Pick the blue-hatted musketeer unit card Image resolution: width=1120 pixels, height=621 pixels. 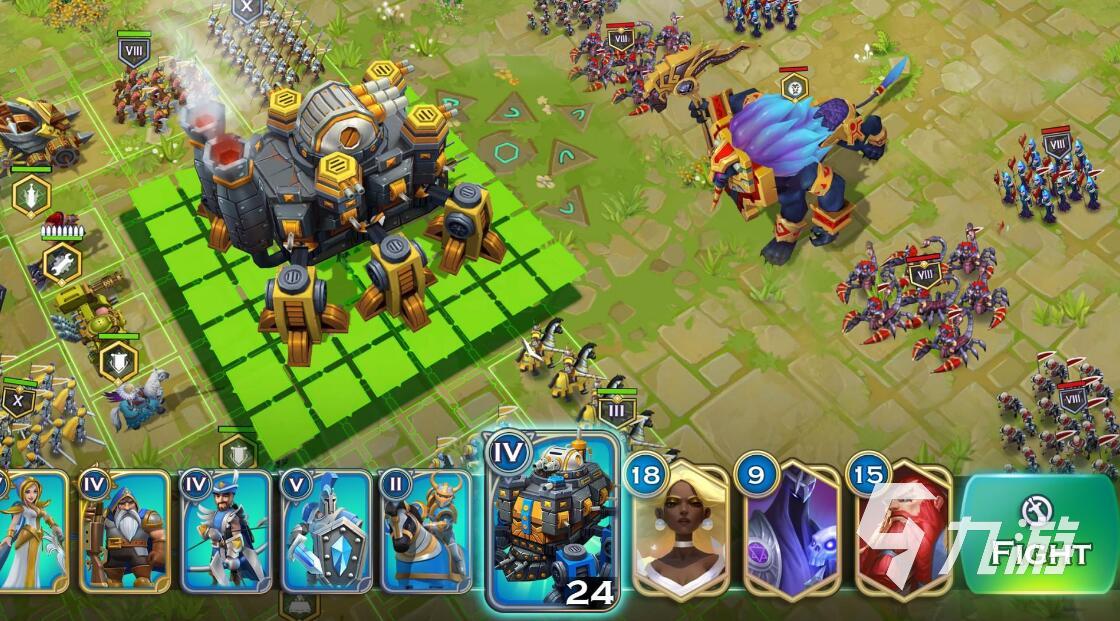[226, 532]
